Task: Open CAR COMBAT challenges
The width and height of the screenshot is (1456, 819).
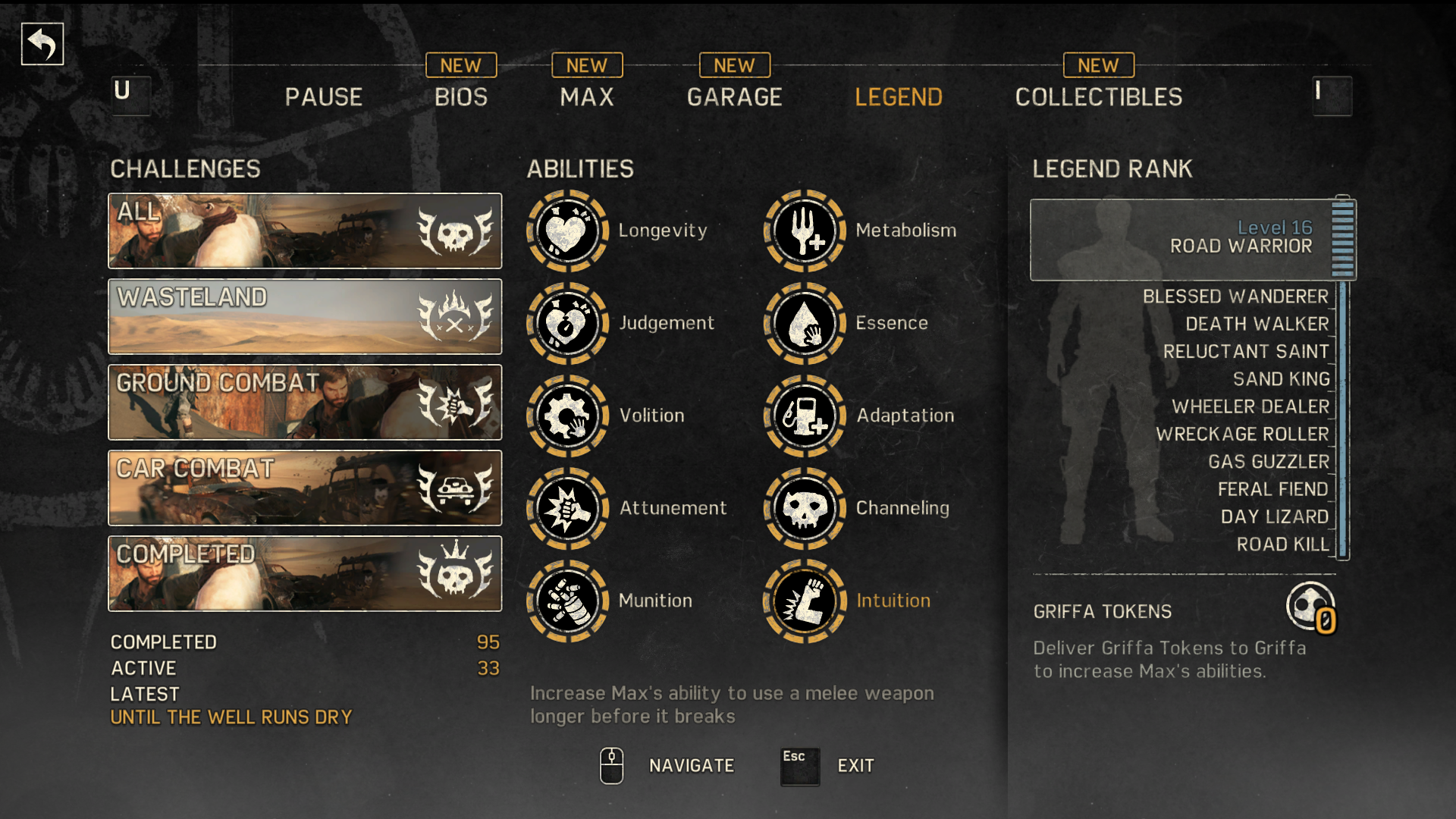Action: click(305, 488)
